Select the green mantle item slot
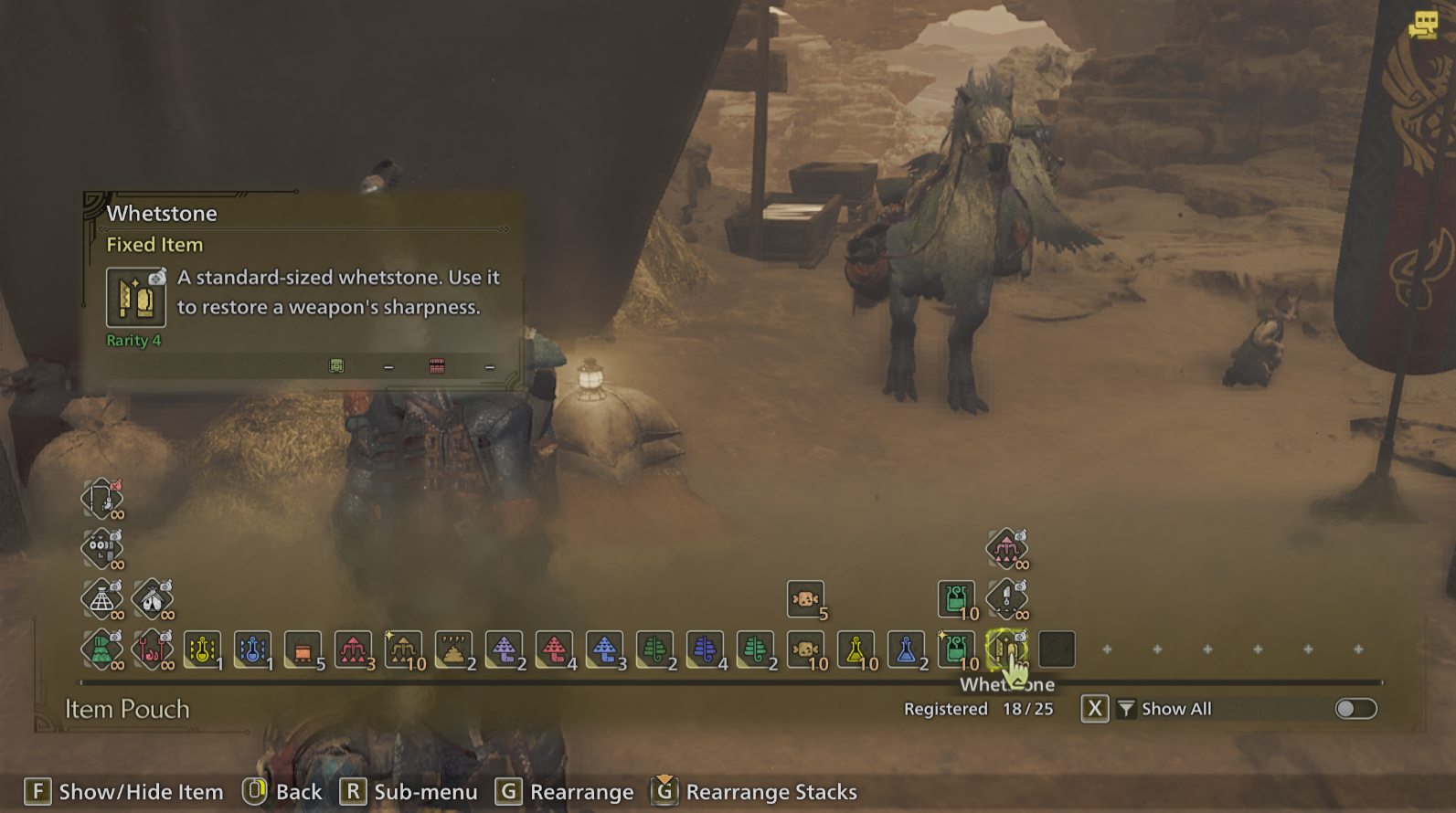Screen dimensions: 1456x813 point(103,650)
